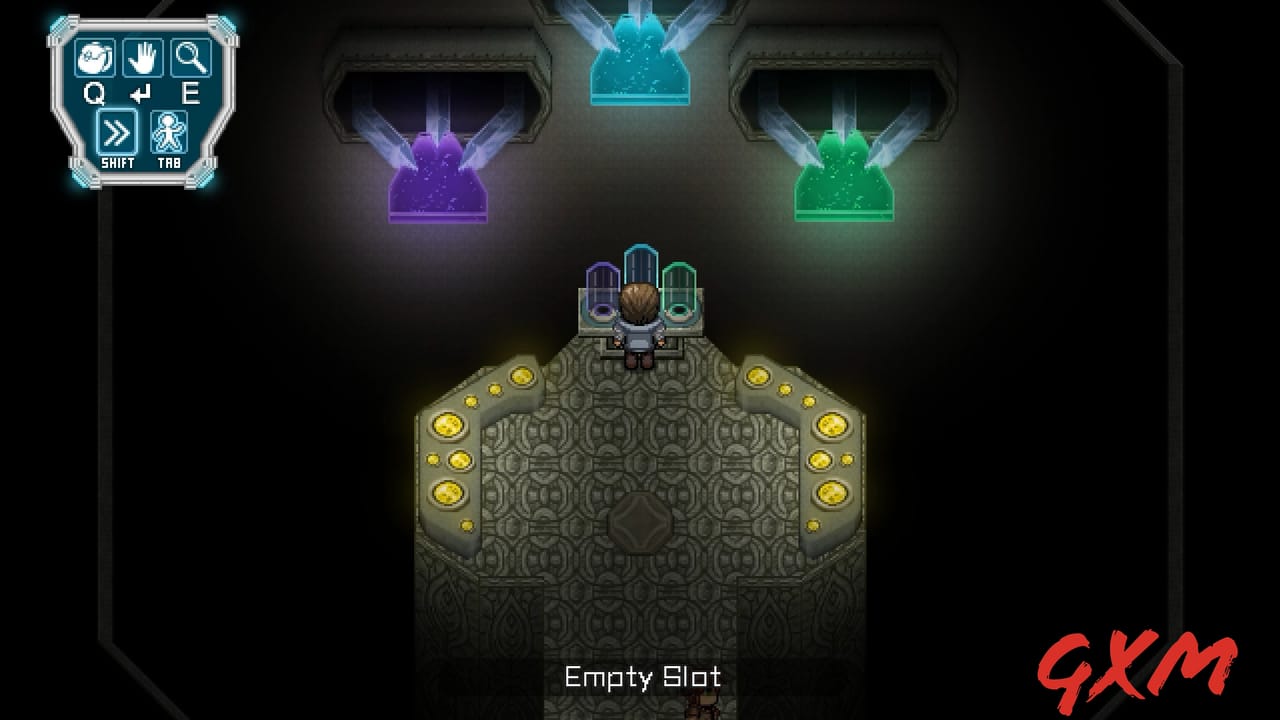Click the diamond emblem on the pedestal floor
Viewport: 1280px width, 720px height.
click(x=640, y=522)
